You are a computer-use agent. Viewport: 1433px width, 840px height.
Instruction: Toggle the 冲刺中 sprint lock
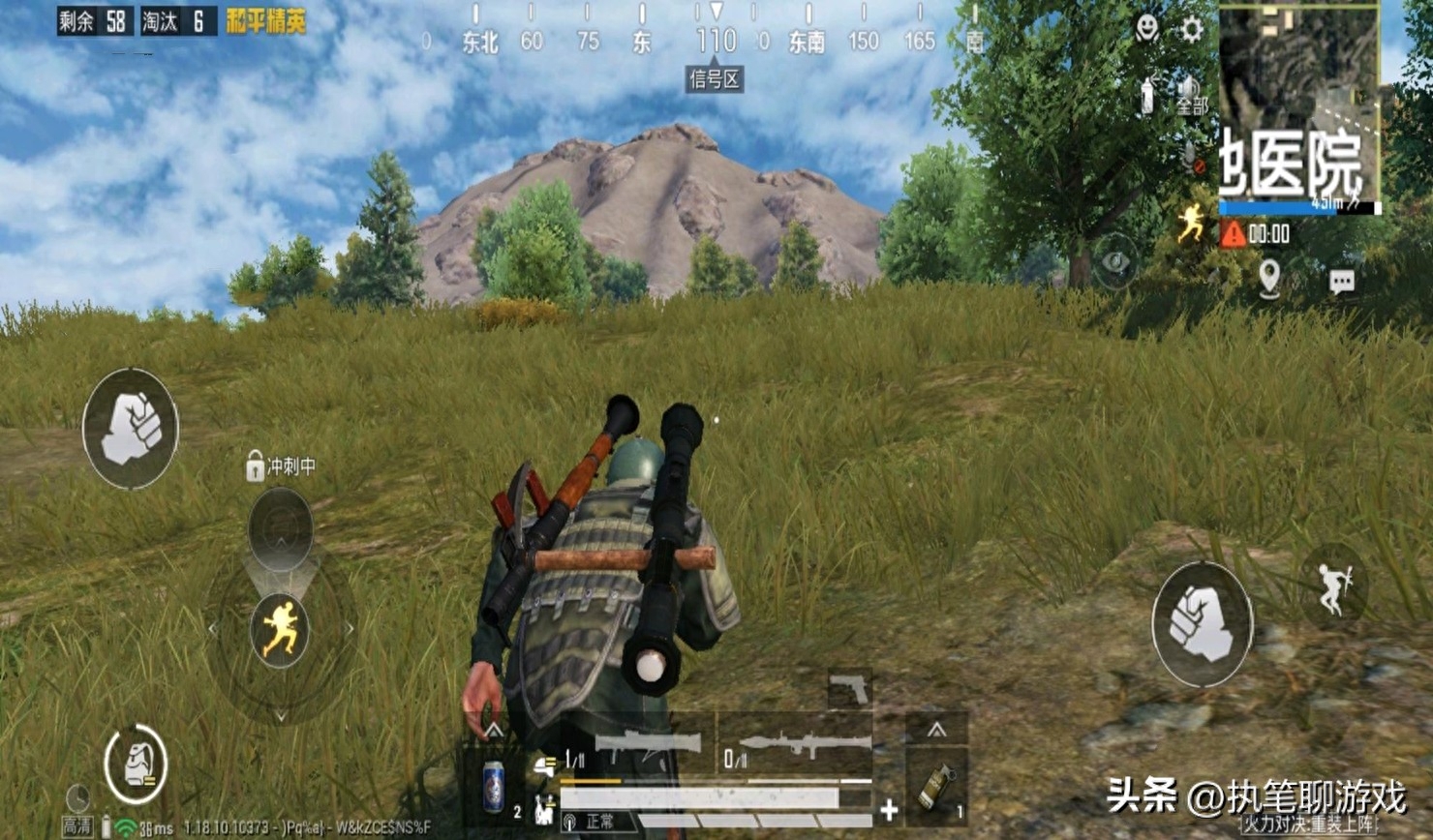255,466
